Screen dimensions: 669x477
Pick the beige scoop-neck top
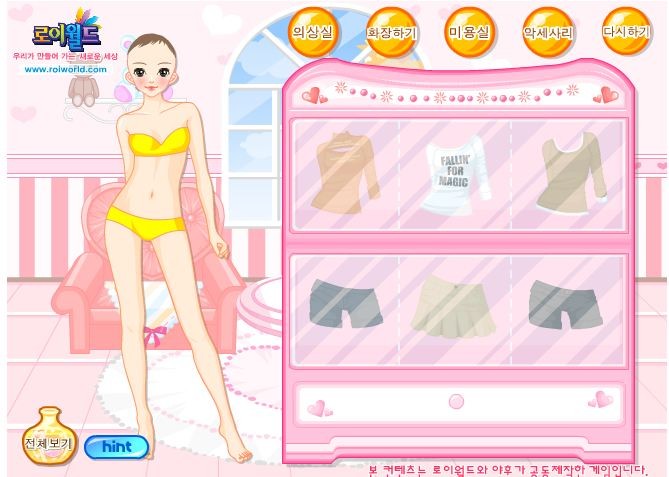tap(568, 173)
